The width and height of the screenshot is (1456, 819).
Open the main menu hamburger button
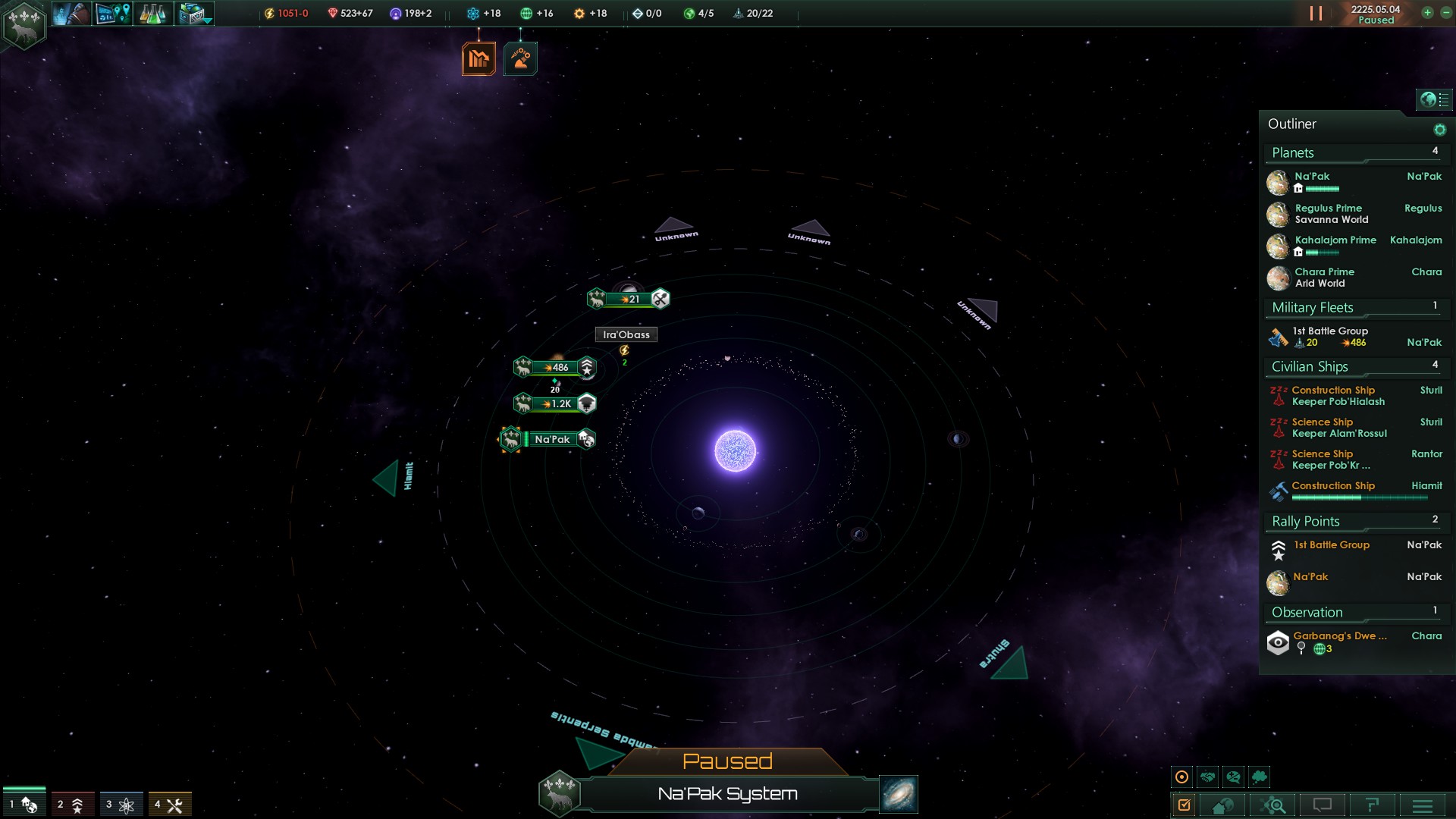click(x=1423, y=805)
